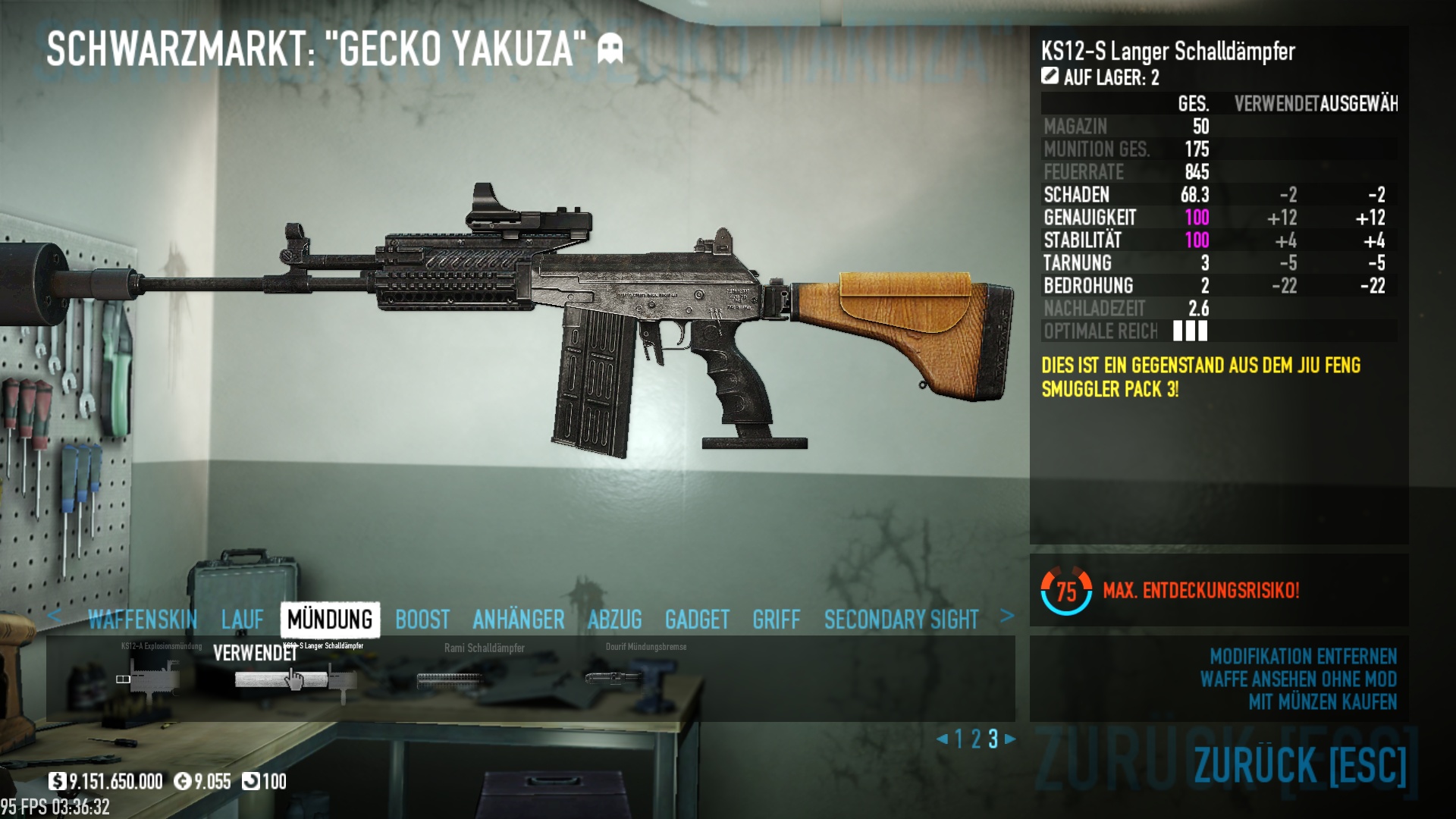Switch to Secondary Sight tab

[901, 620]
